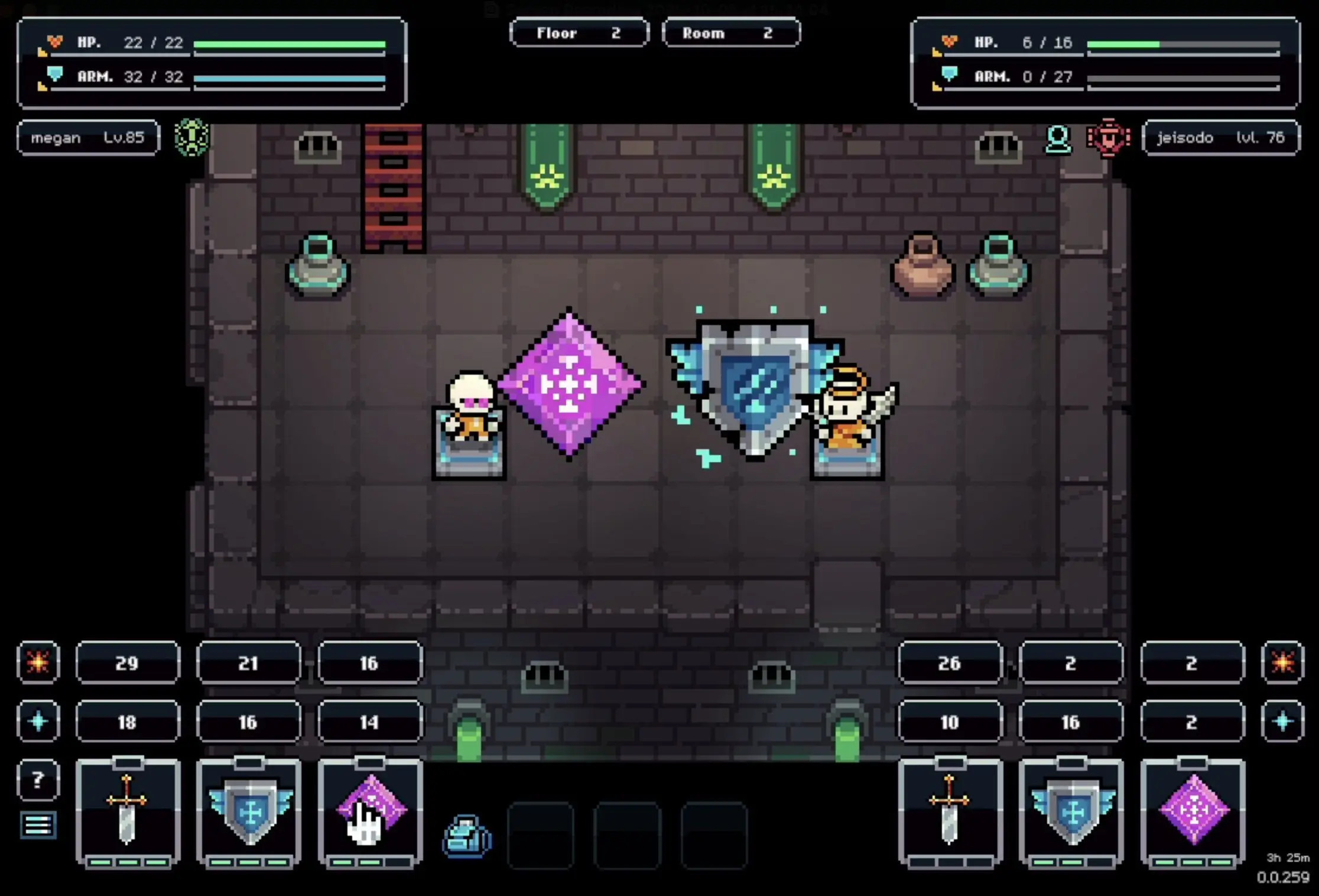
Task: Click the green turtle emblem beside megan's name
Action: click(x=192, y=138)
